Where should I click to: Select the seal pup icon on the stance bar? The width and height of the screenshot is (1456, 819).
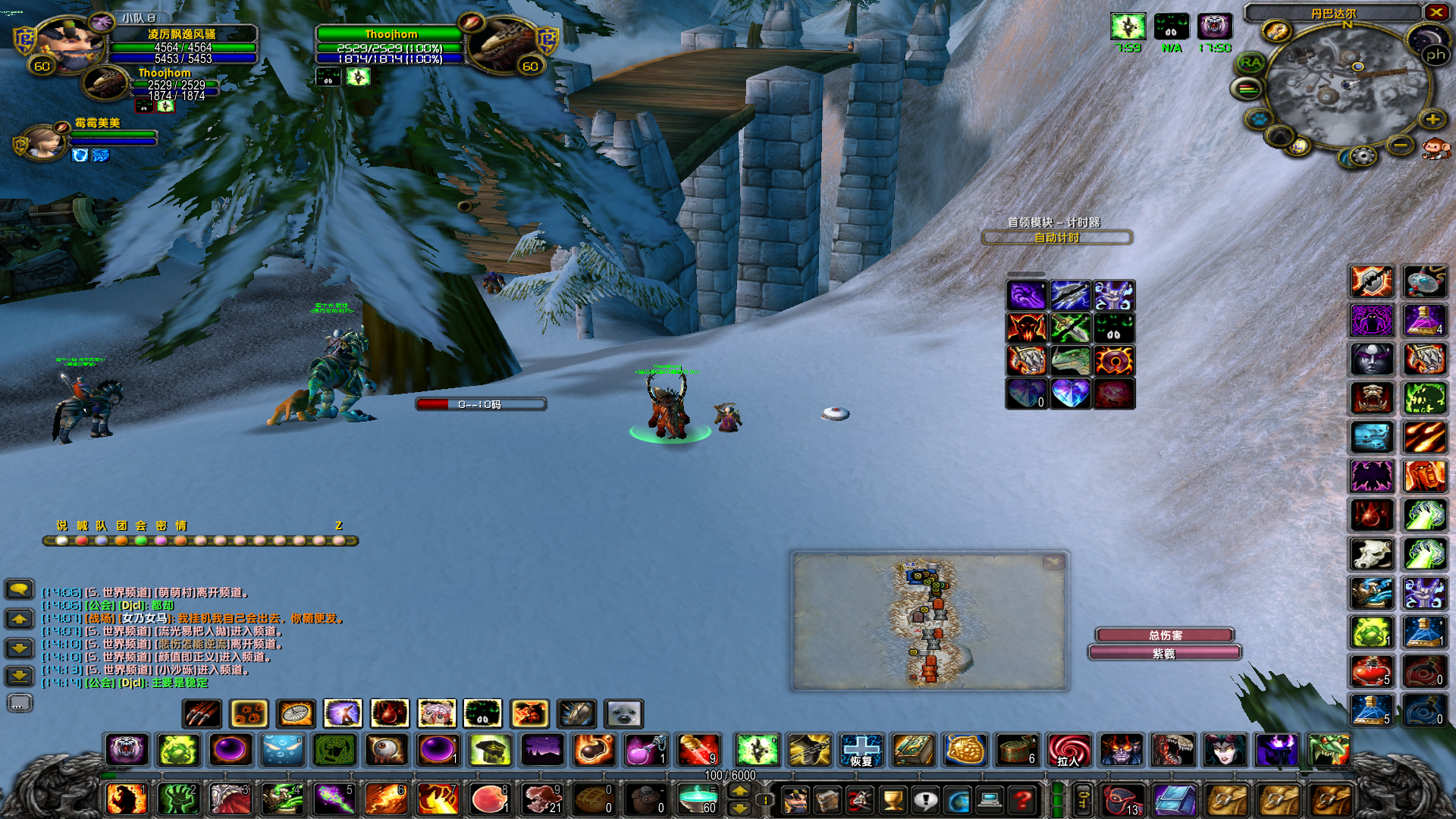coord(624,714)
